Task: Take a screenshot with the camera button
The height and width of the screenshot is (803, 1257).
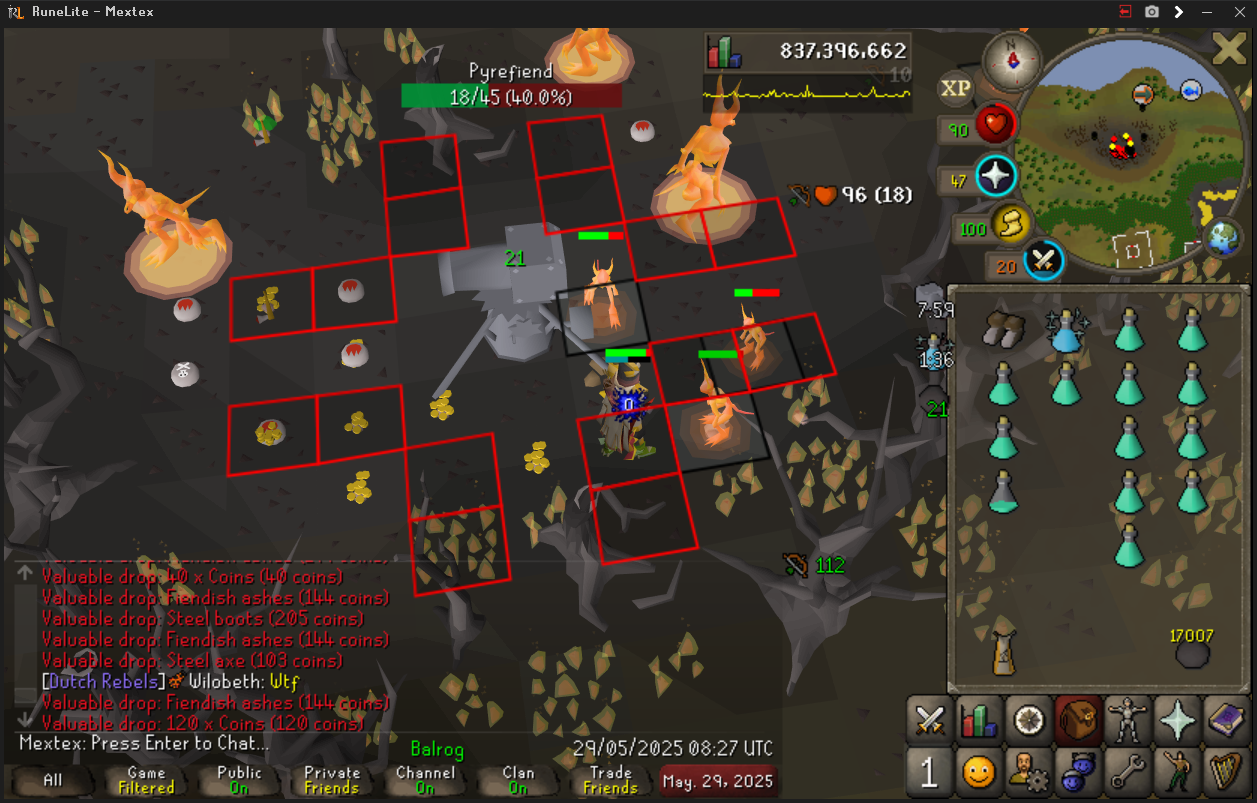Action: click(x=1152, y=11)
